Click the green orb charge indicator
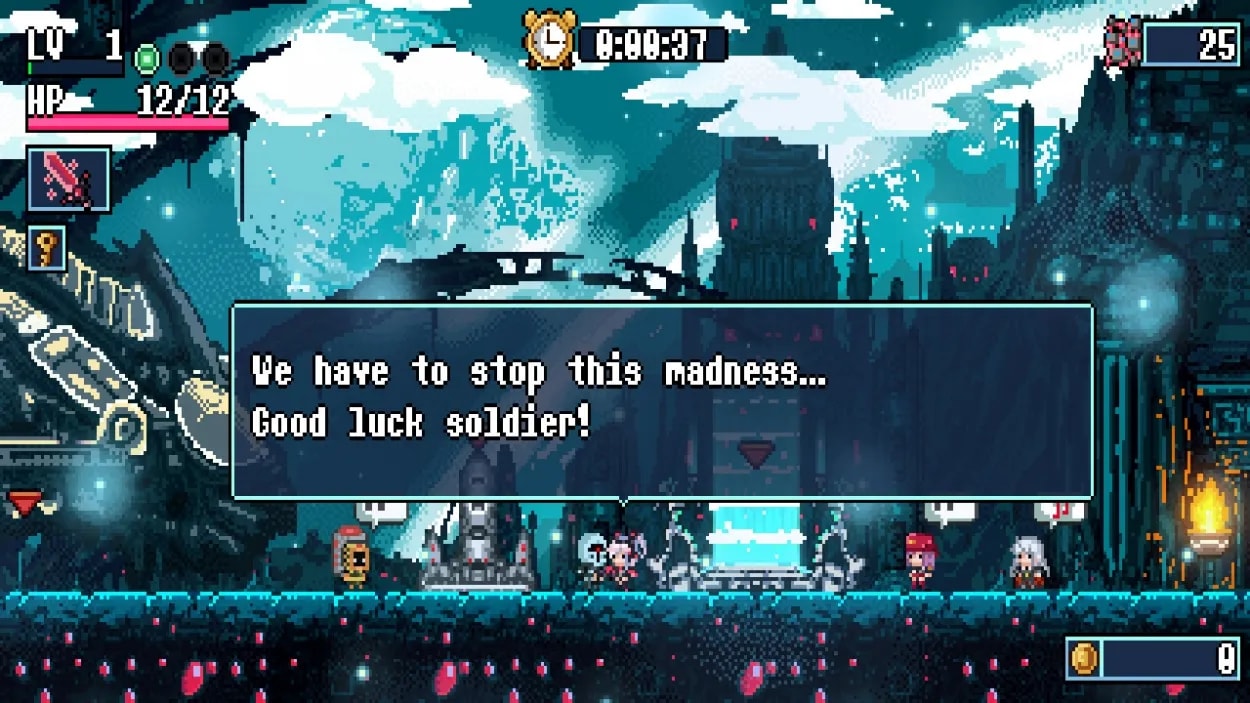The height and width of the screenshot is (703, 1250). point(147,59)
